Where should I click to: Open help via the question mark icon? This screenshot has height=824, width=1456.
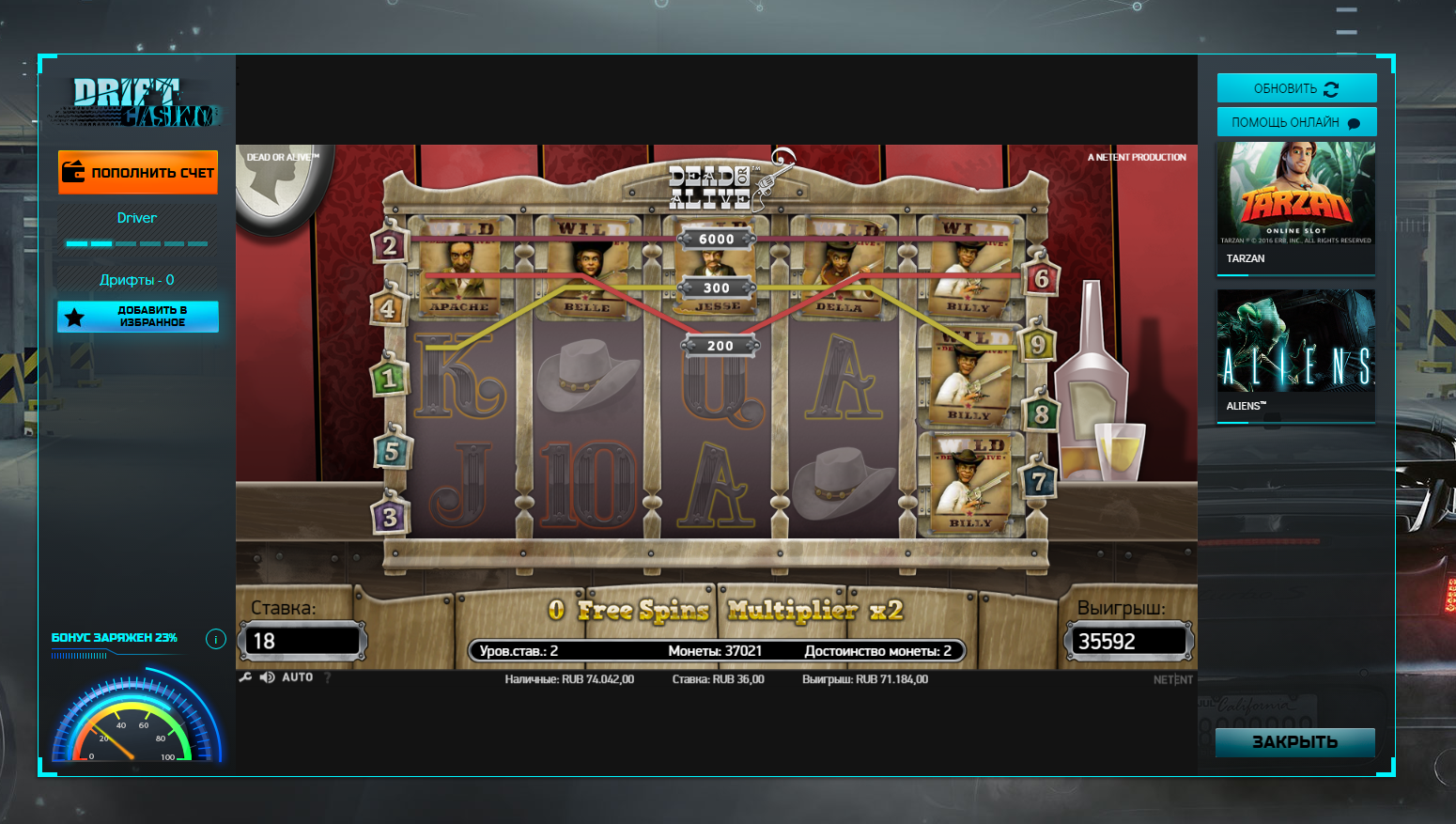(x=326, y=676)
